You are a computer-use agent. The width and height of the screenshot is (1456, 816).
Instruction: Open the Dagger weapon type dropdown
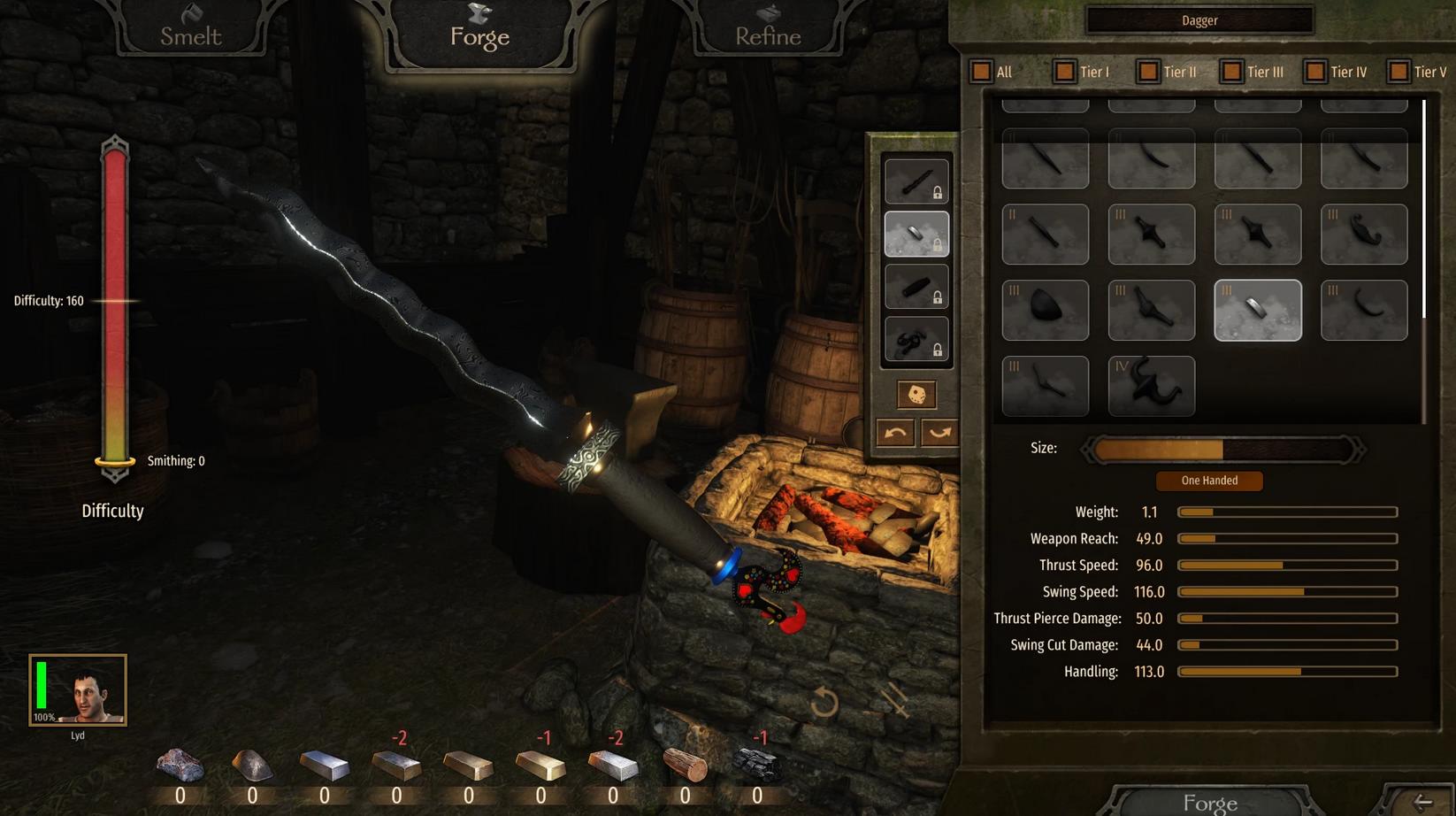1199,20
